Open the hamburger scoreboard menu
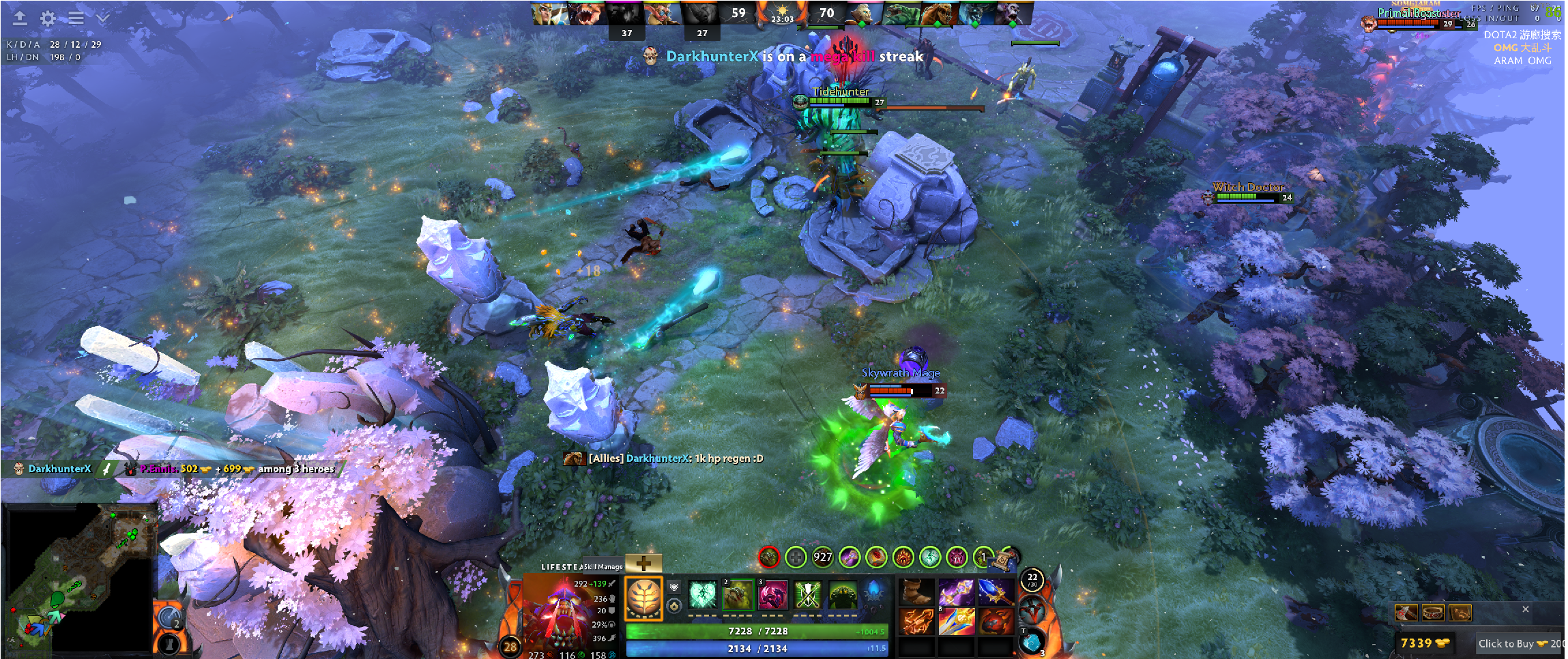Viewport: 1568px width, 659px height. pos(76,18)
